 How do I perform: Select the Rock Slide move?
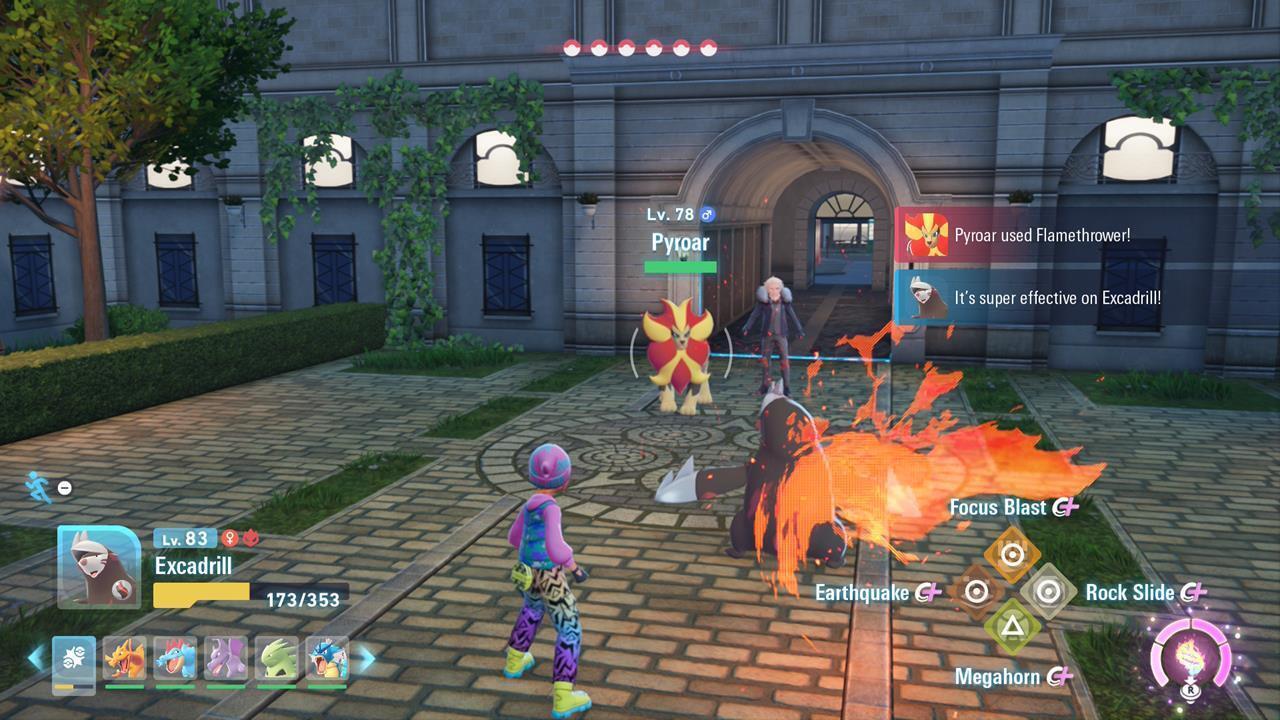[x=1047, y=592]
